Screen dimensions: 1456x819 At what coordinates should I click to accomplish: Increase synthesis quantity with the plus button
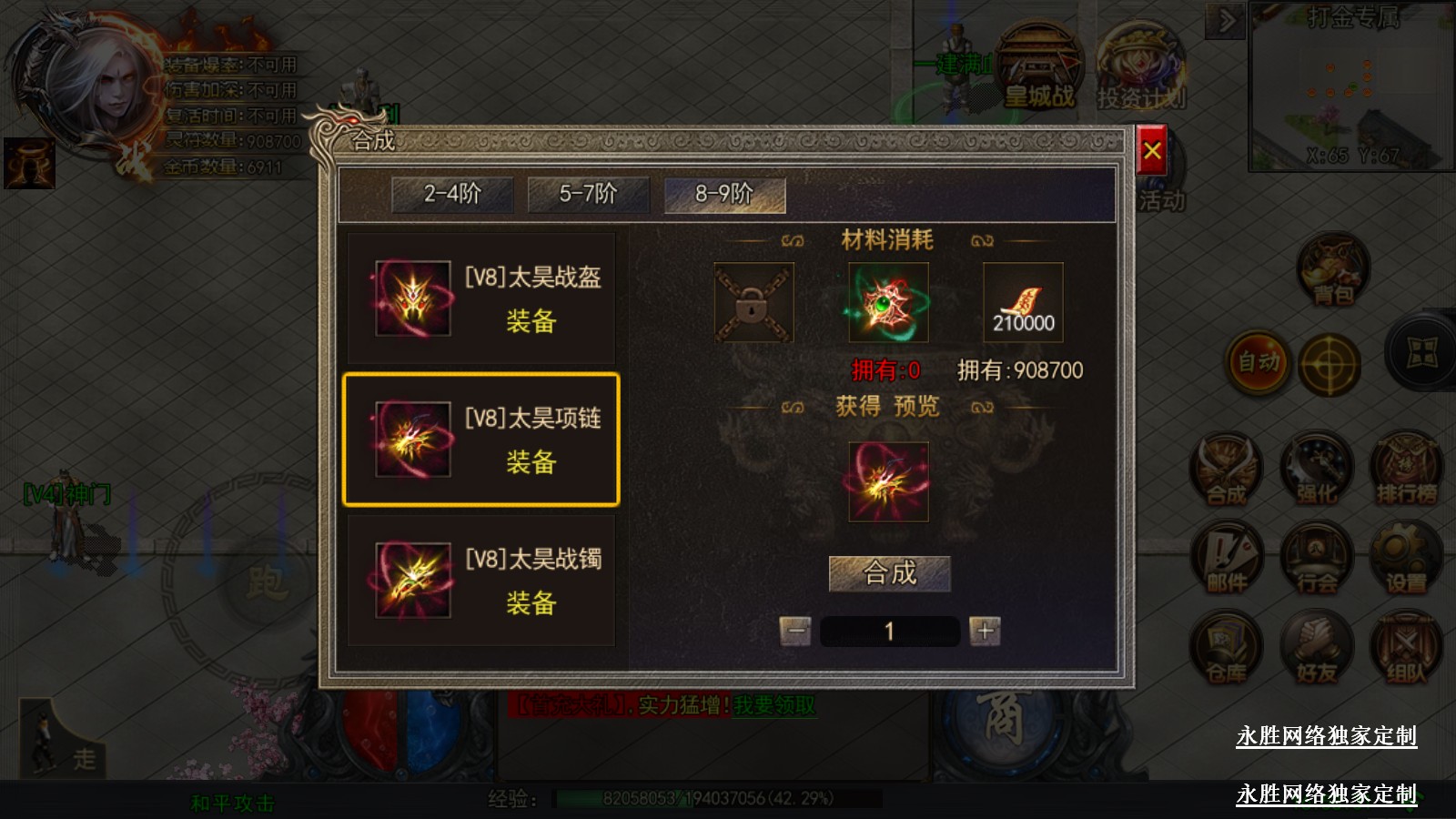(x=985, y=631)
